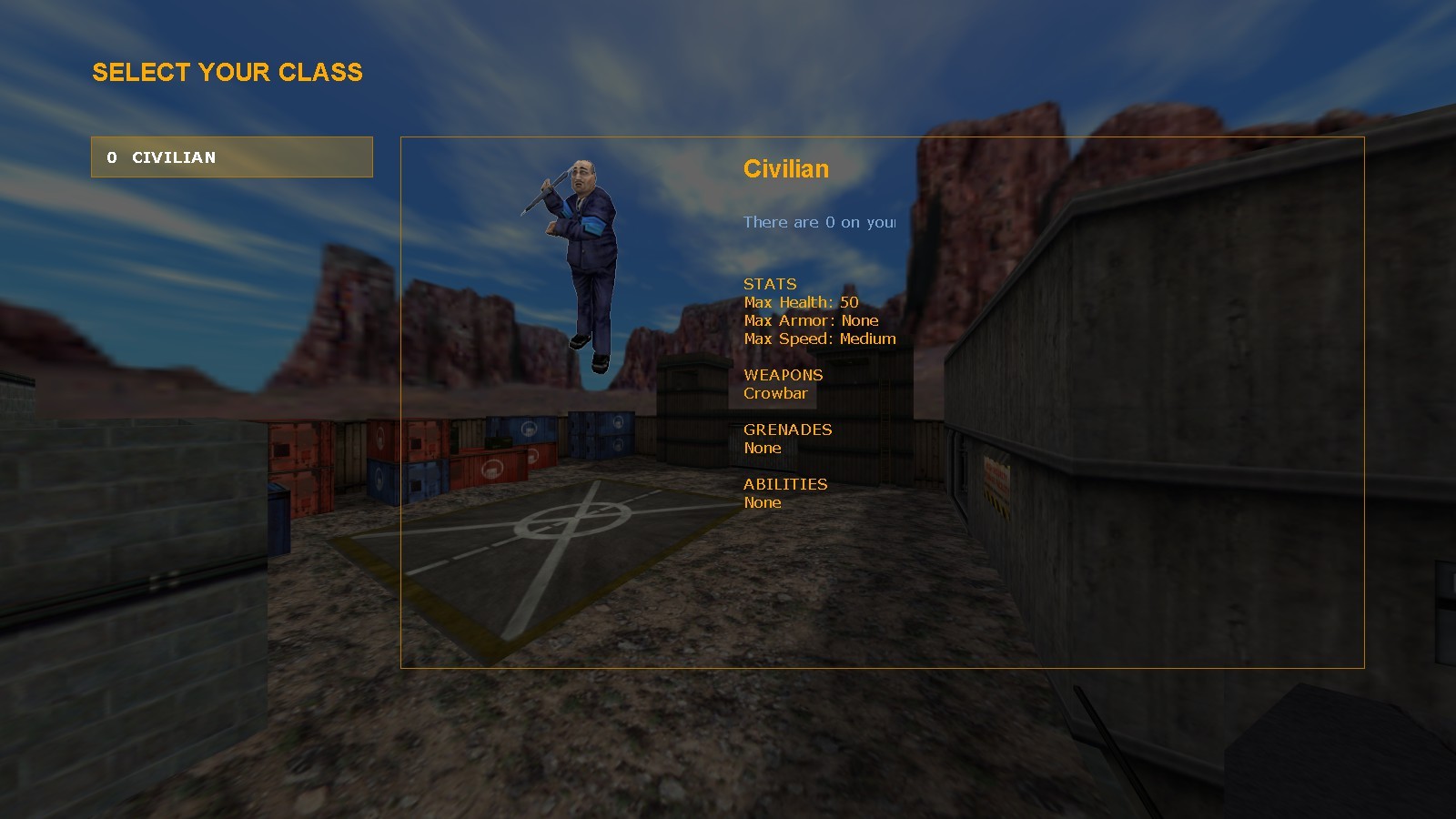Image resolution: width=1456 pixels, height=819 pixels.
Task: Click the Max Armor: None entry
Action: pos(811,320)
